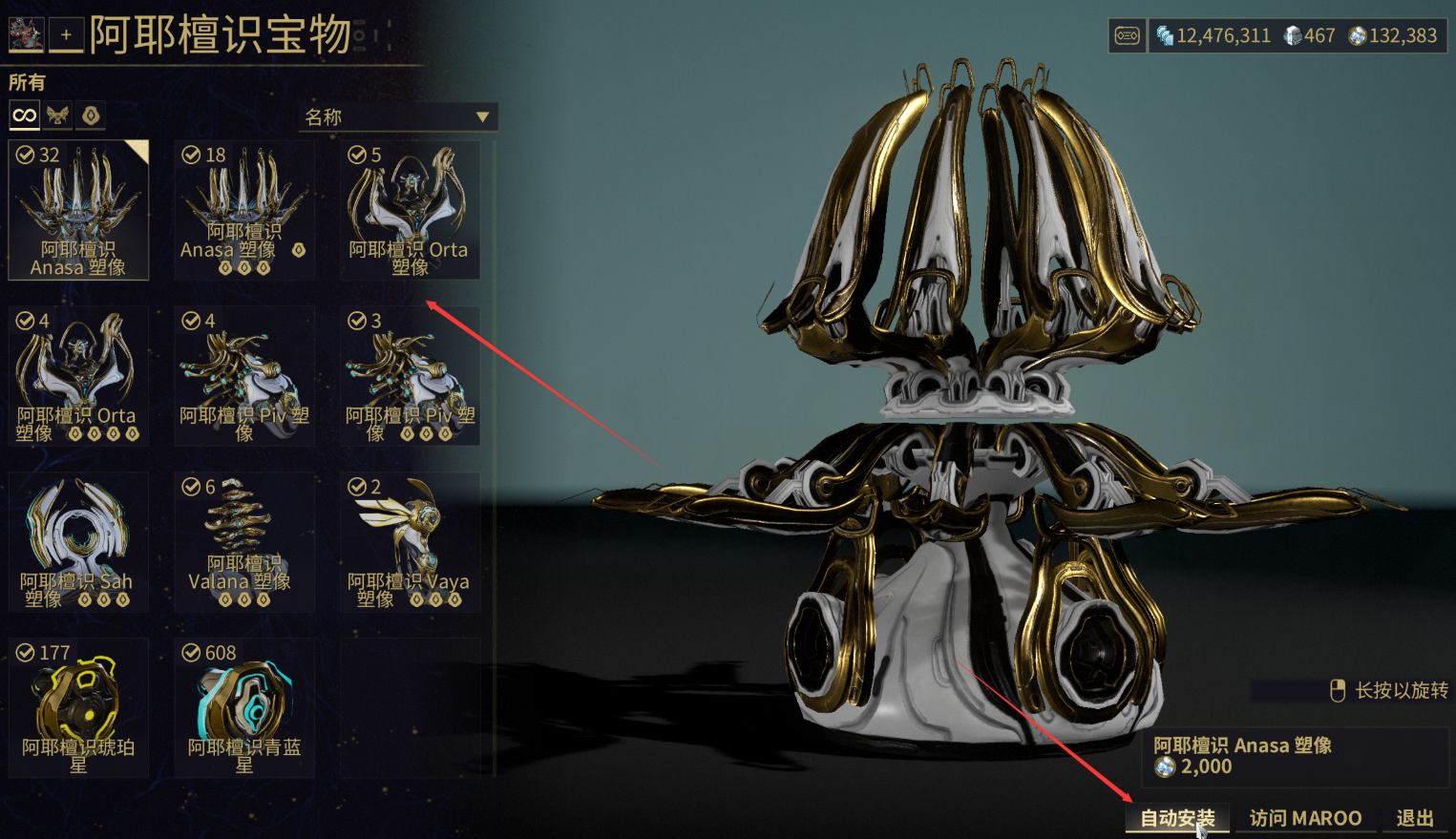Select the 阿耶檀识琥珀星 amber star

(78, 708)
